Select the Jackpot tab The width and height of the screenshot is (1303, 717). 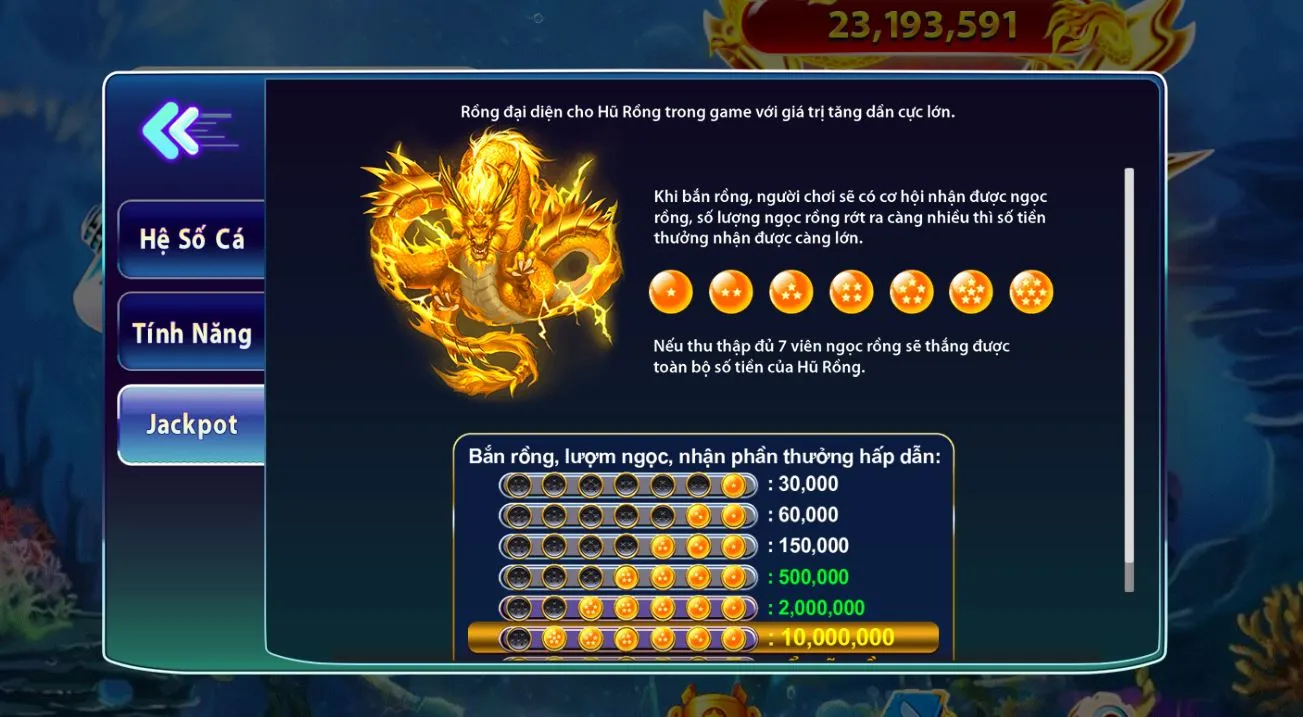[191, 424]
